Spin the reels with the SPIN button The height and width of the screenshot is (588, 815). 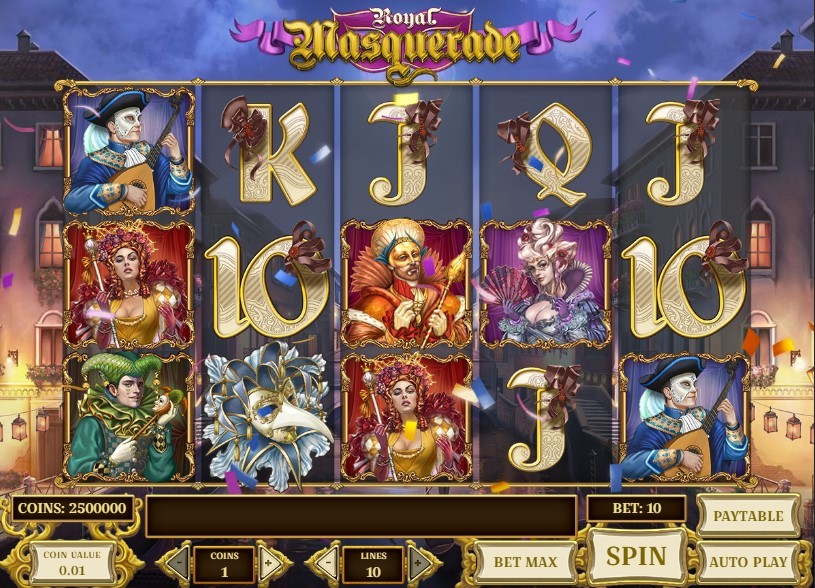point(637,555)
